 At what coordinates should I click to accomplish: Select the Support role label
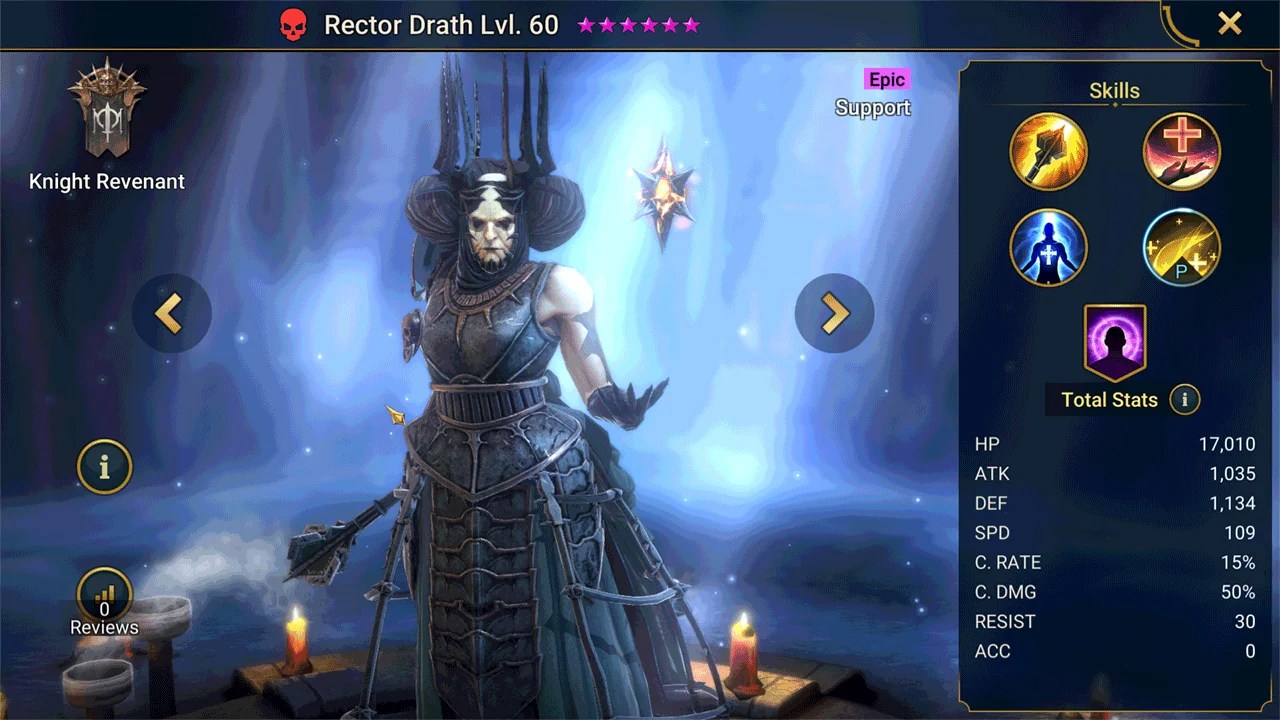(x=872, y=108)
